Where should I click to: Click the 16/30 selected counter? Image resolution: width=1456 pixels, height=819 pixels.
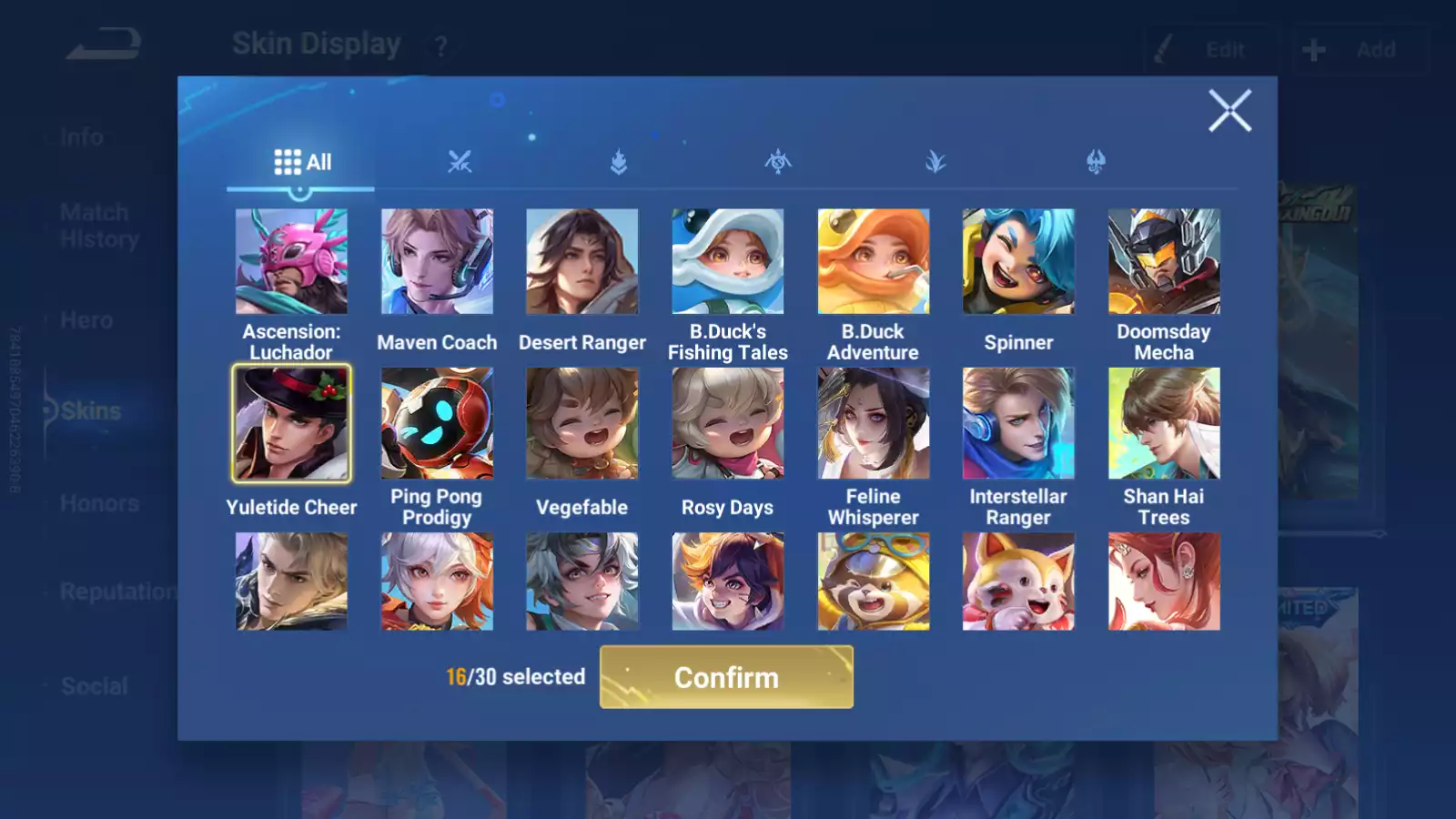(x=512, y=677)
